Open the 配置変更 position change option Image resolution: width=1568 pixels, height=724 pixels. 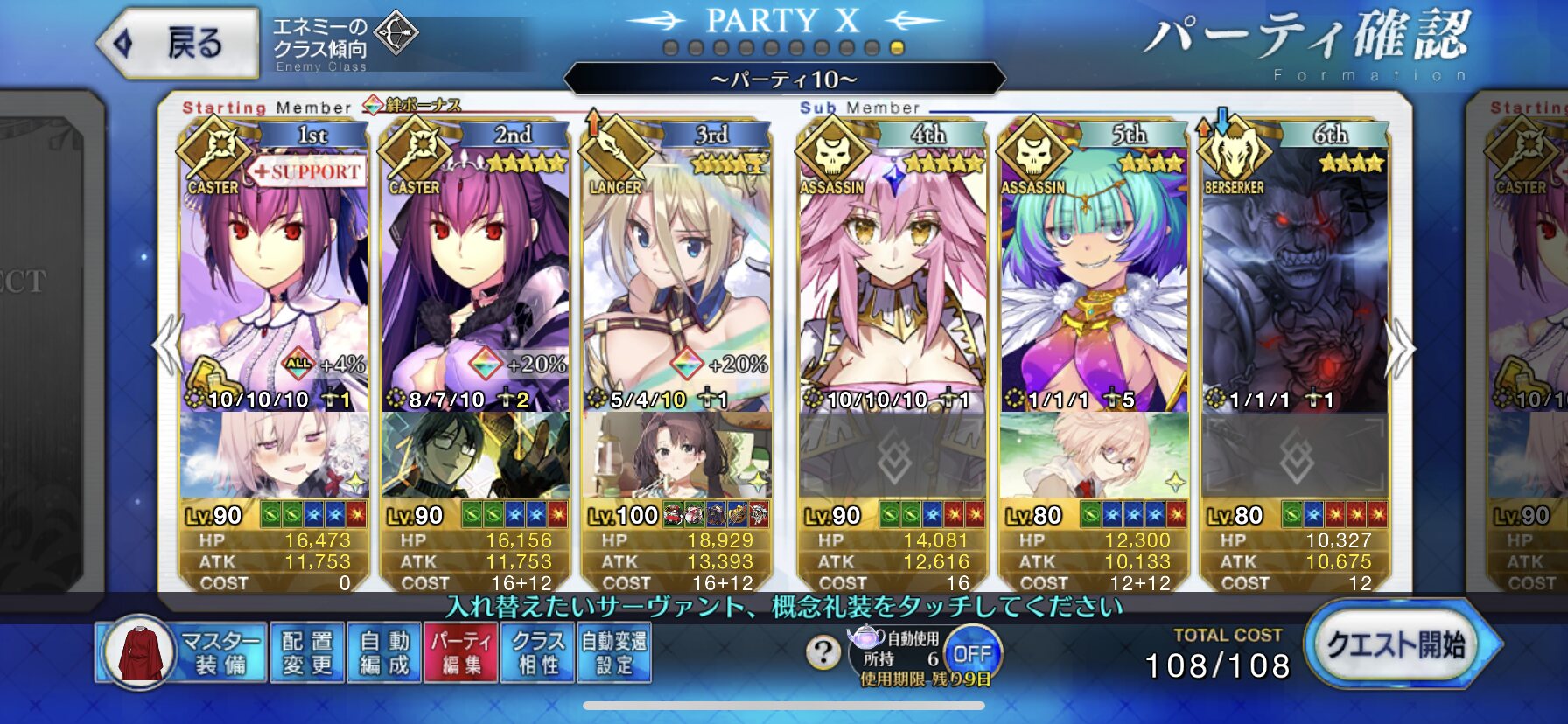point(307,652)
